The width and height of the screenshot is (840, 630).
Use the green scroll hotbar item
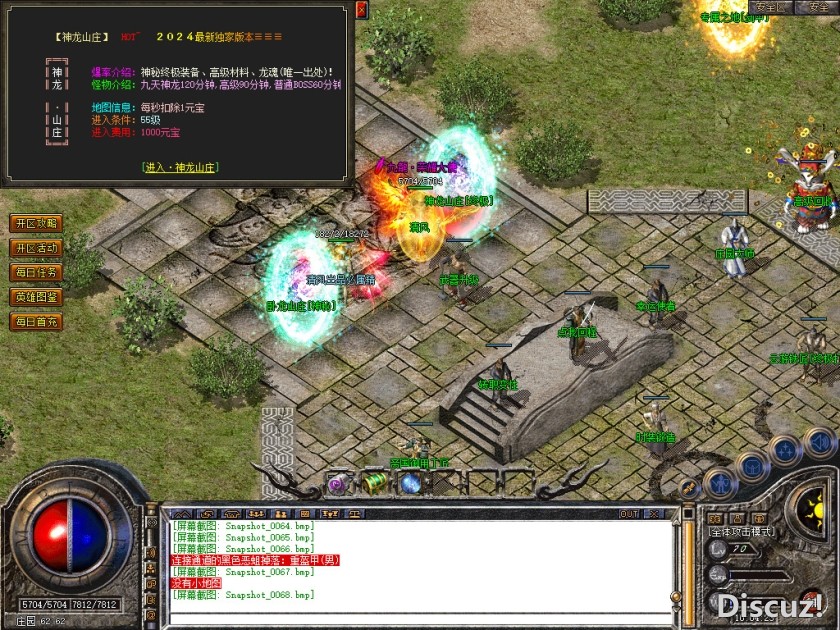pos(375,483)
